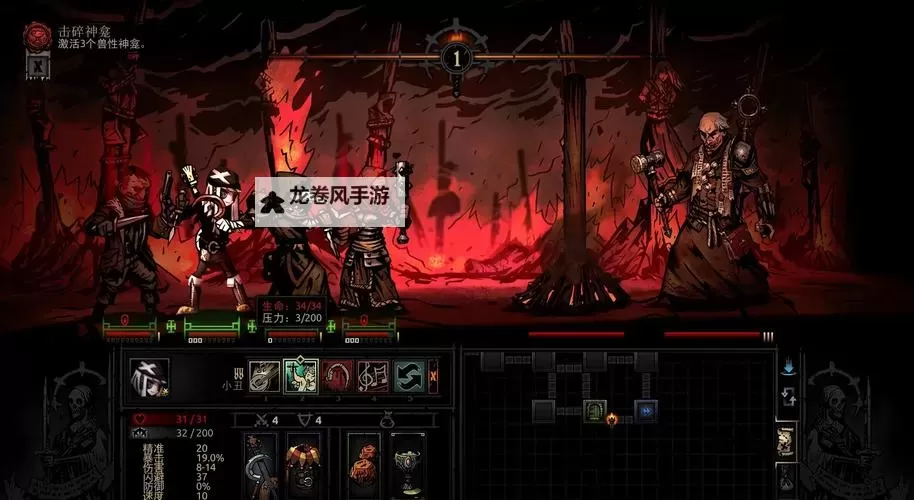Click the pass turn X button

point(433,375)
